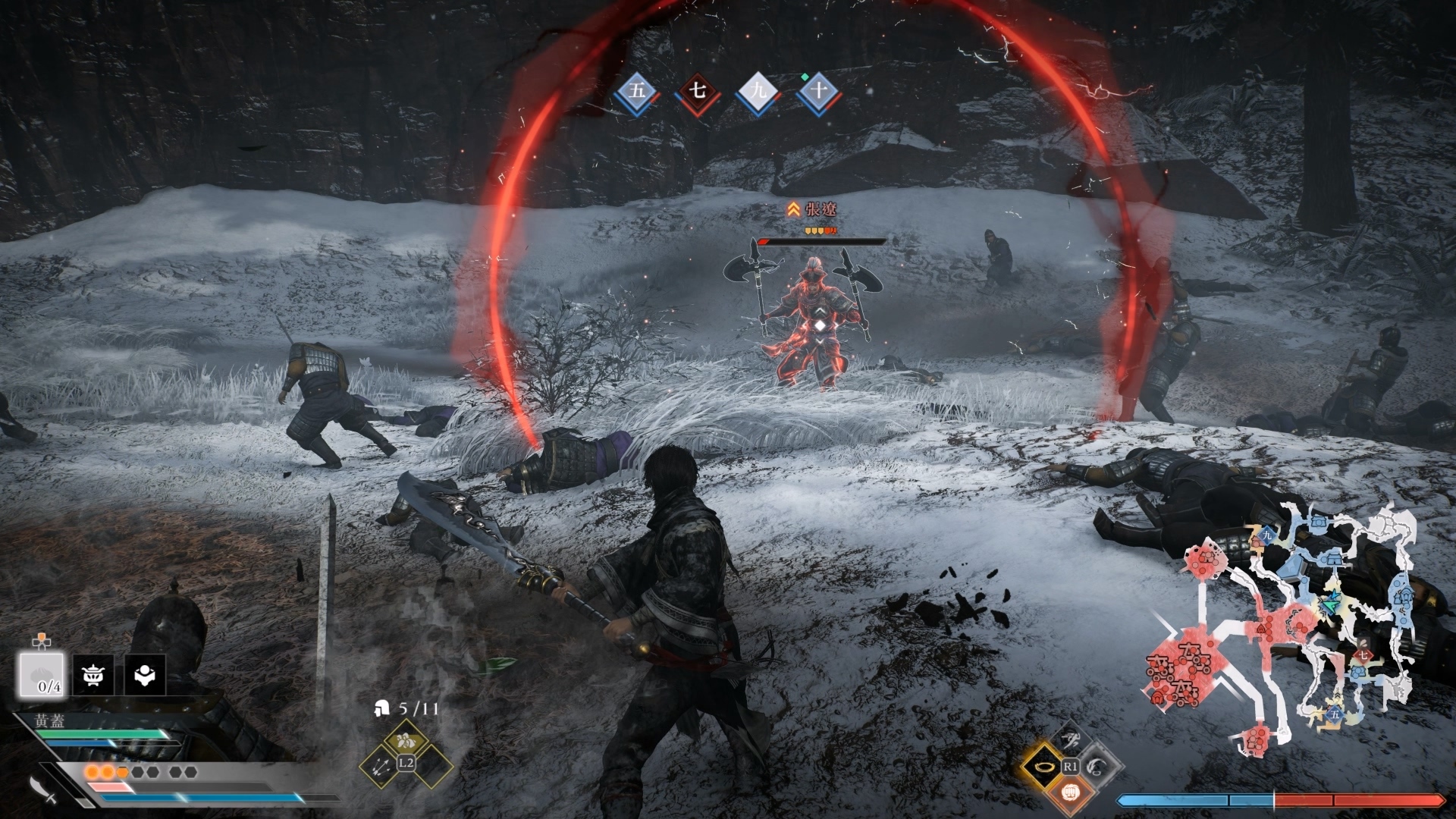1456x819 pixels.
Task: Choose the incense burner item slot
Action: pyautogui.click(x=94, y=675)
